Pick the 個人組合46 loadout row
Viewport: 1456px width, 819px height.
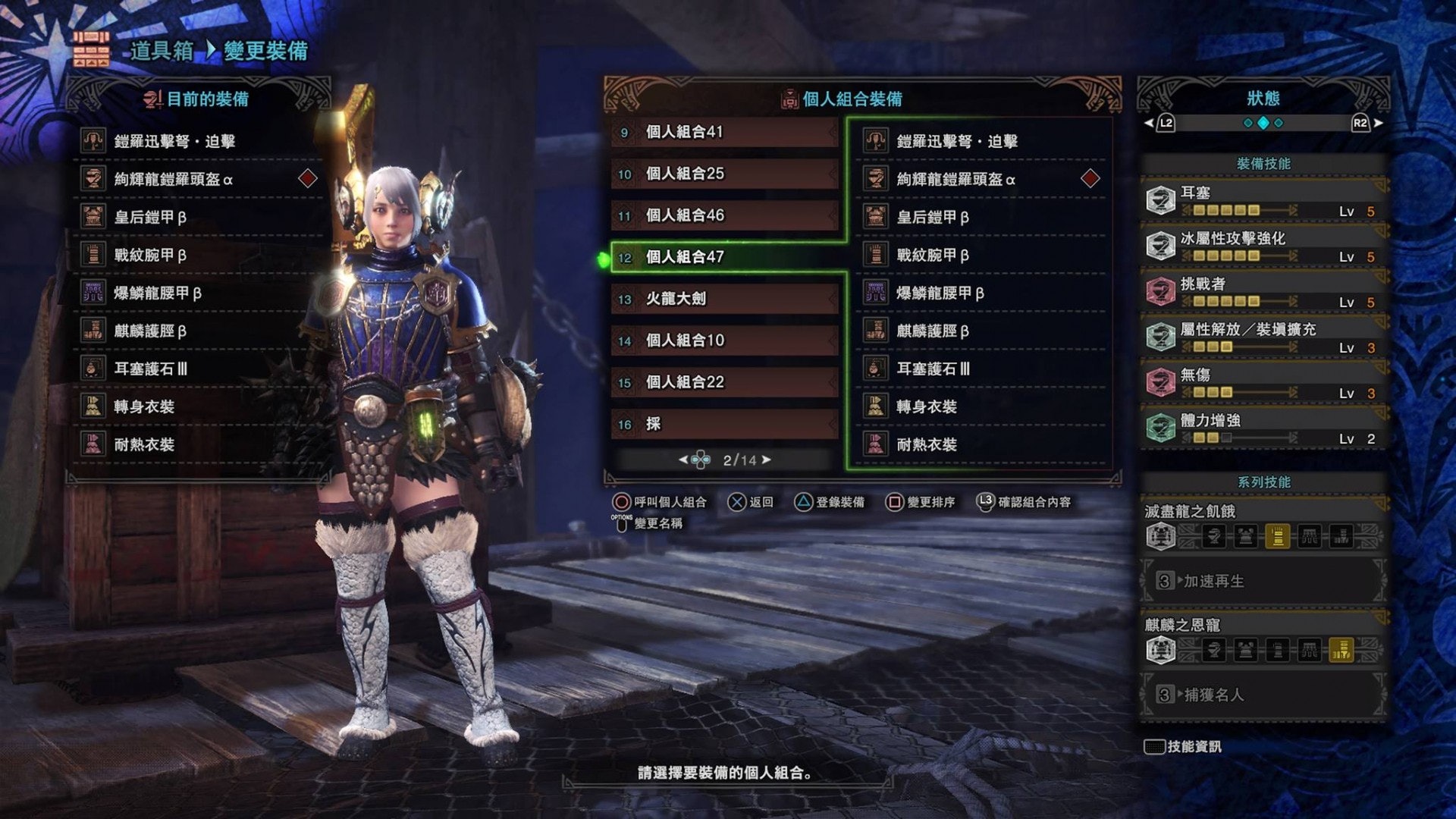tap(724, 215)
